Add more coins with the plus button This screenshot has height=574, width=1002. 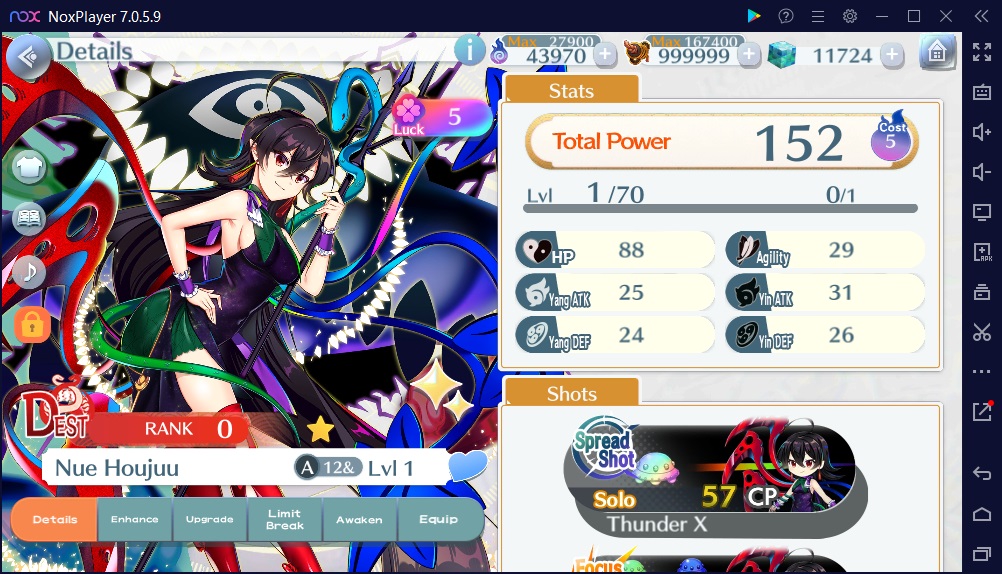[x=749, y=55]
